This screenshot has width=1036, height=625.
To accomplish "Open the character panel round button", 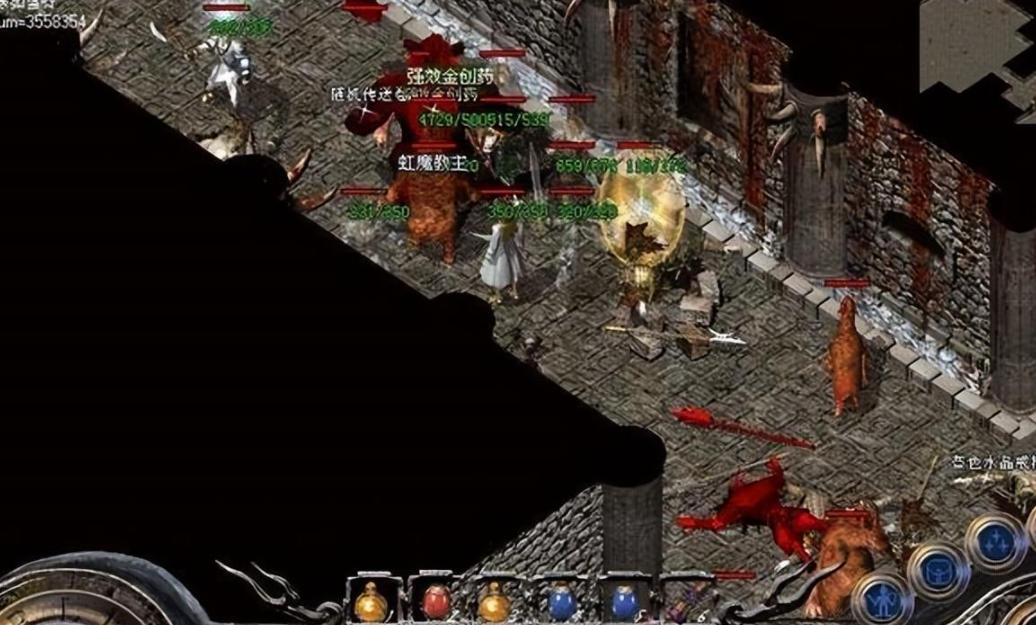I will coord(882,600).
